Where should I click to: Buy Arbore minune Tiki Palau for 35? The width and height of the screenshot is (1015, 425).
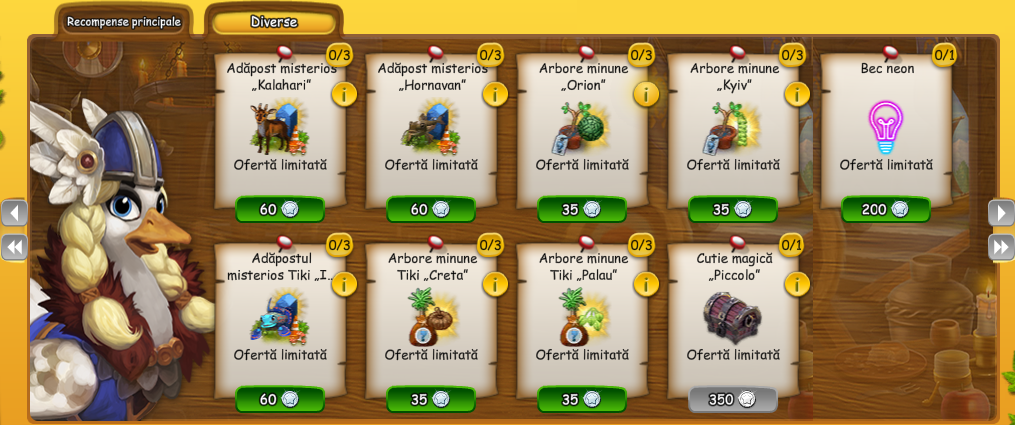(x=582, y=399)
